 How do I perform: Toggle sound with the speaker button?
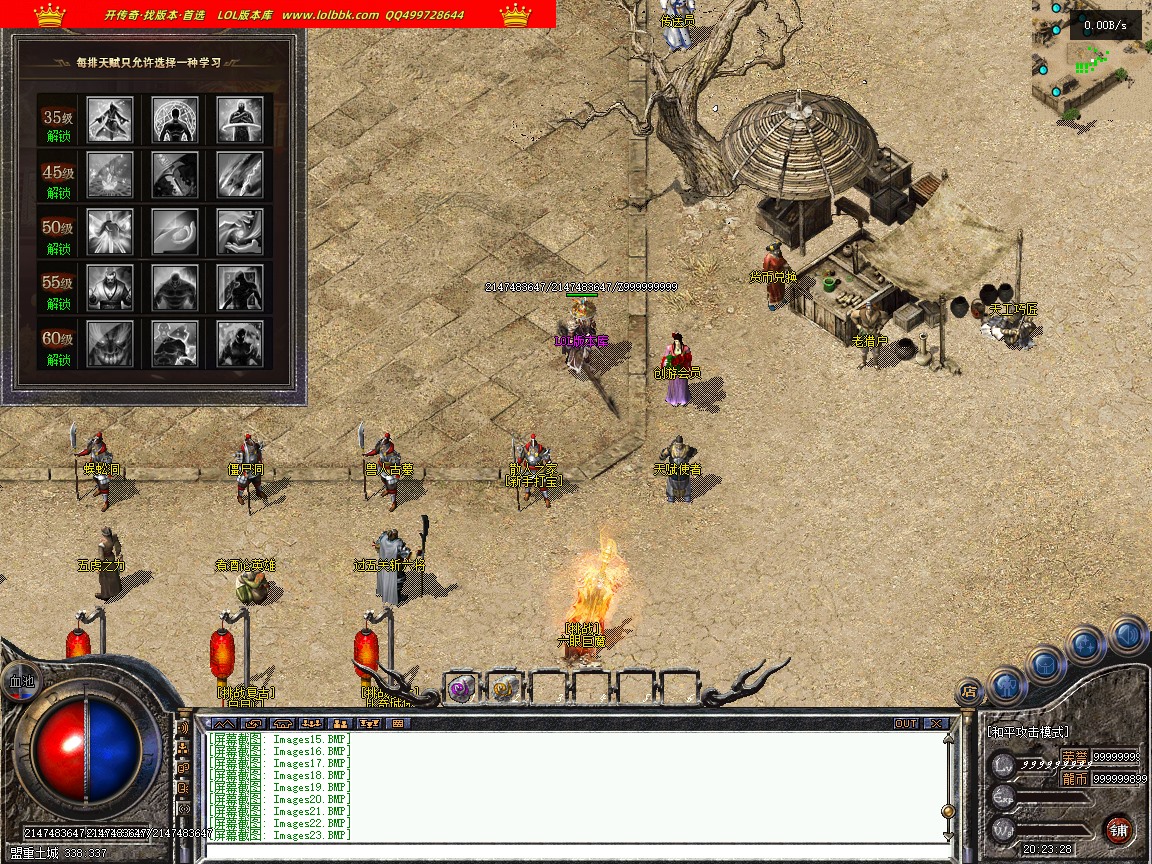click(x=1127, y=634)
